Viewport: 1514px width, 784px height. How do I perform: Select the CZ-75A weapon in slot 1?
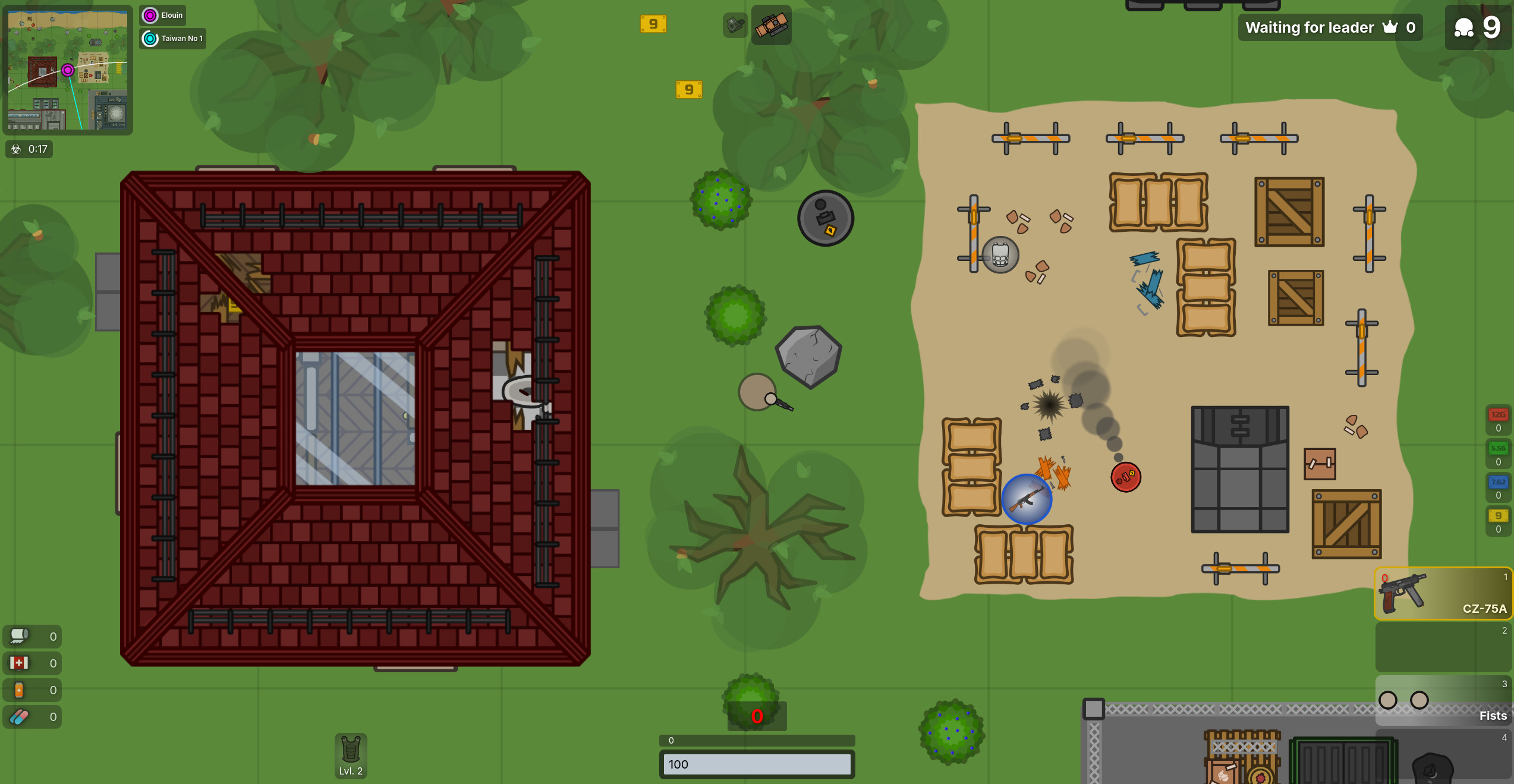1443,593
